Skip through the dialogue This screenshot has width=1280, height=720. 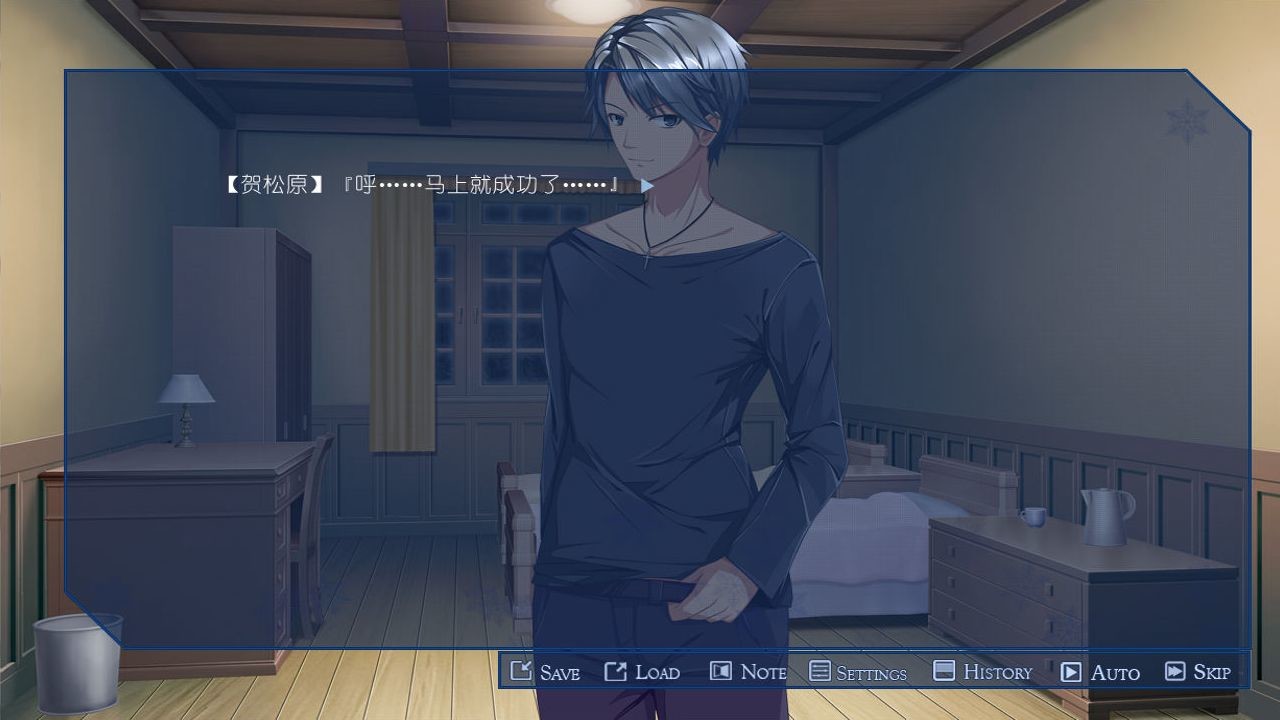tap(1198, 672)
